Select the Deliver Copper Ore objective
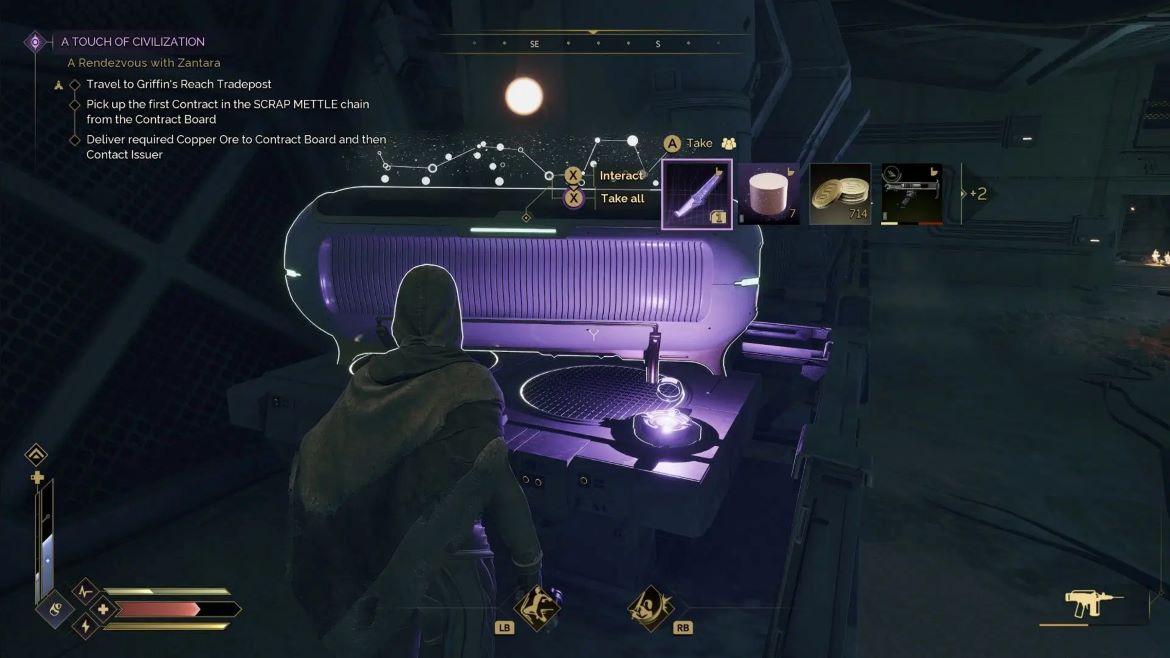This screenshot has height=658, width=1170. pos(236,147)
